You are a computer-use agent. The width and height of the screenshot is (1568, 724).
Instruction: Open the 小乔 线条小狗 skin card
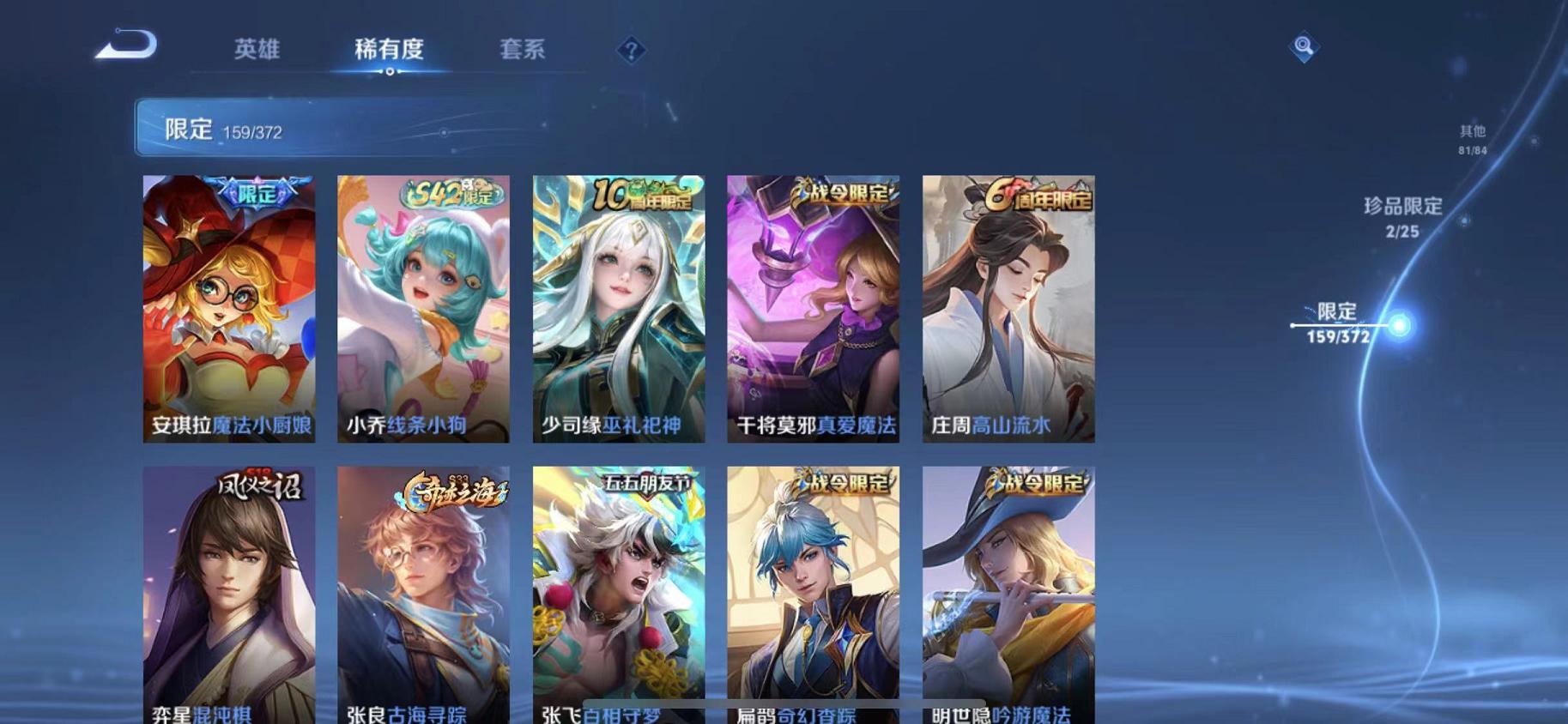(x=424, y=309)
